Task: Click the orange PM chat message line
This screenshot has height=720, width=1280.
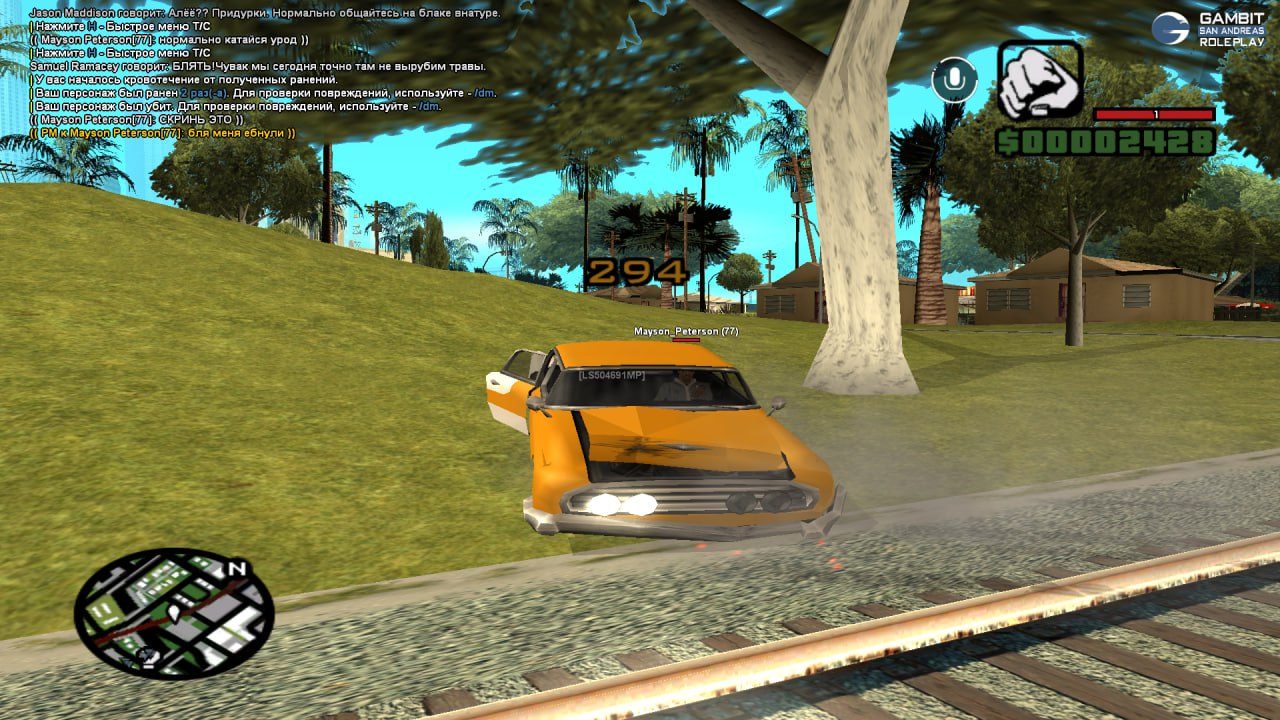Action: [x=163, y=133]
